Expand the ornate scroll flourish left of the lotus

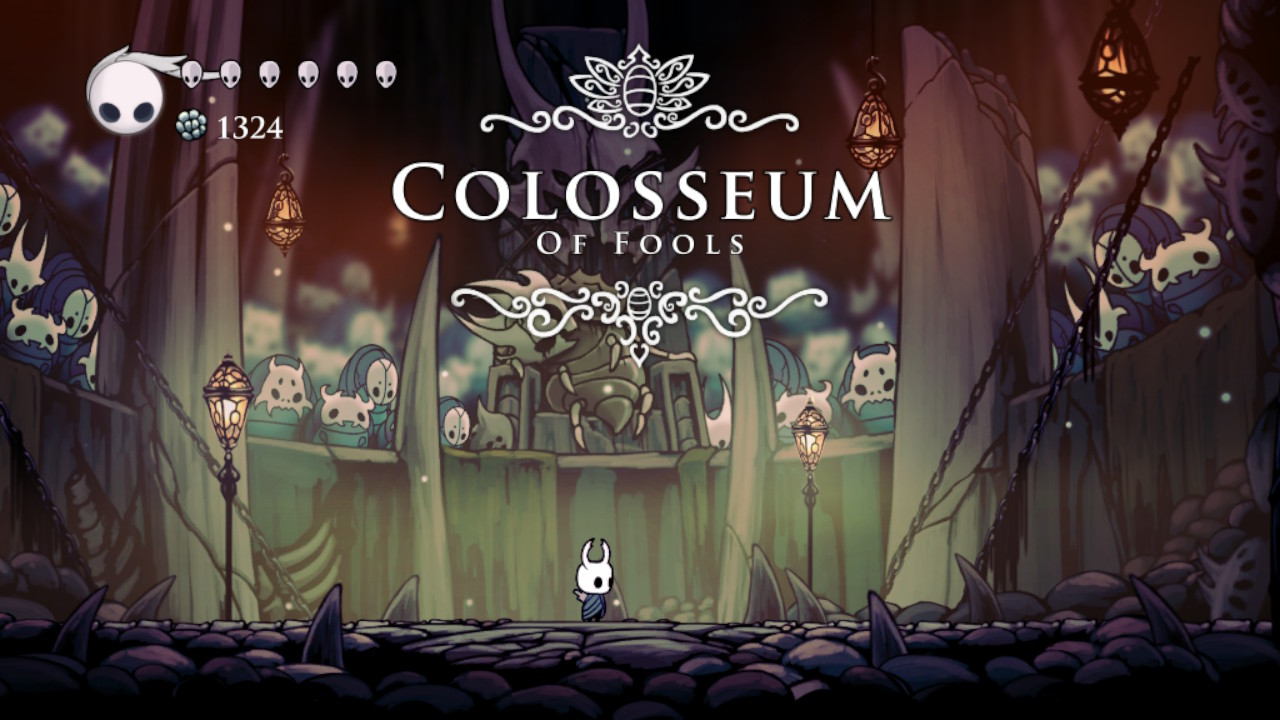[x=530, y=120]
